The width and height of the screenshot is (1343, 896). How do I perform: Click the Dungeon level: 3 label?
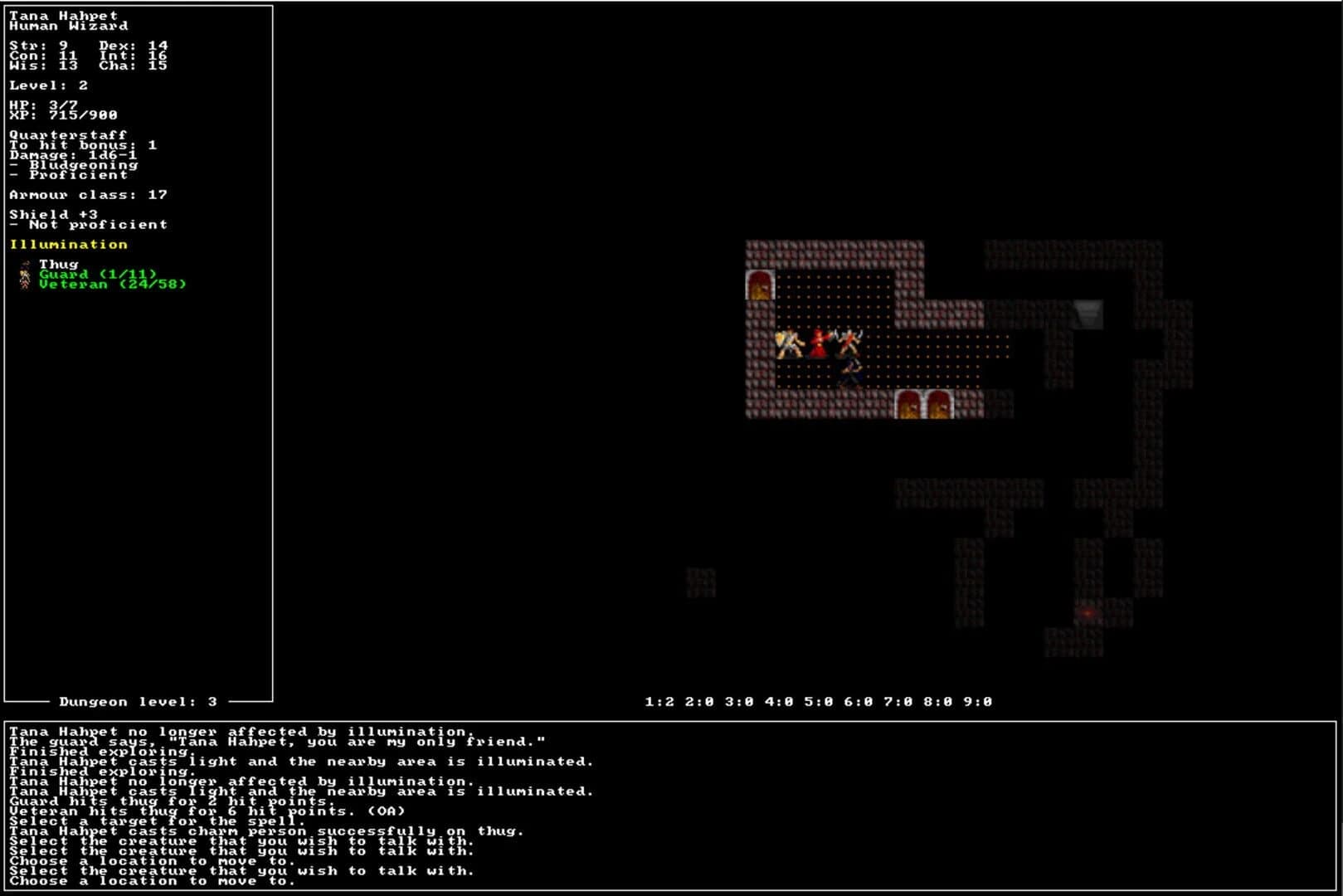(x=137, y=700)
